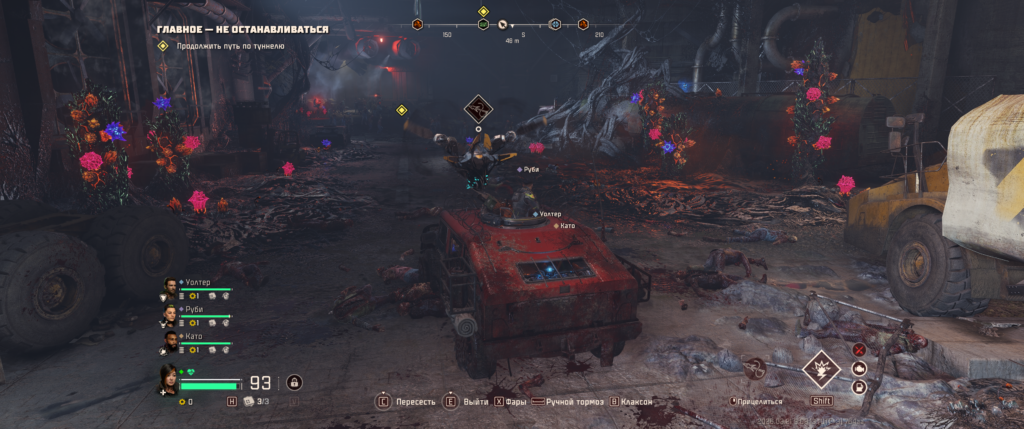The height and width of the screenshot is (429, 1024).
Task: Click the engine status circle icon
Action: (859, 368)
